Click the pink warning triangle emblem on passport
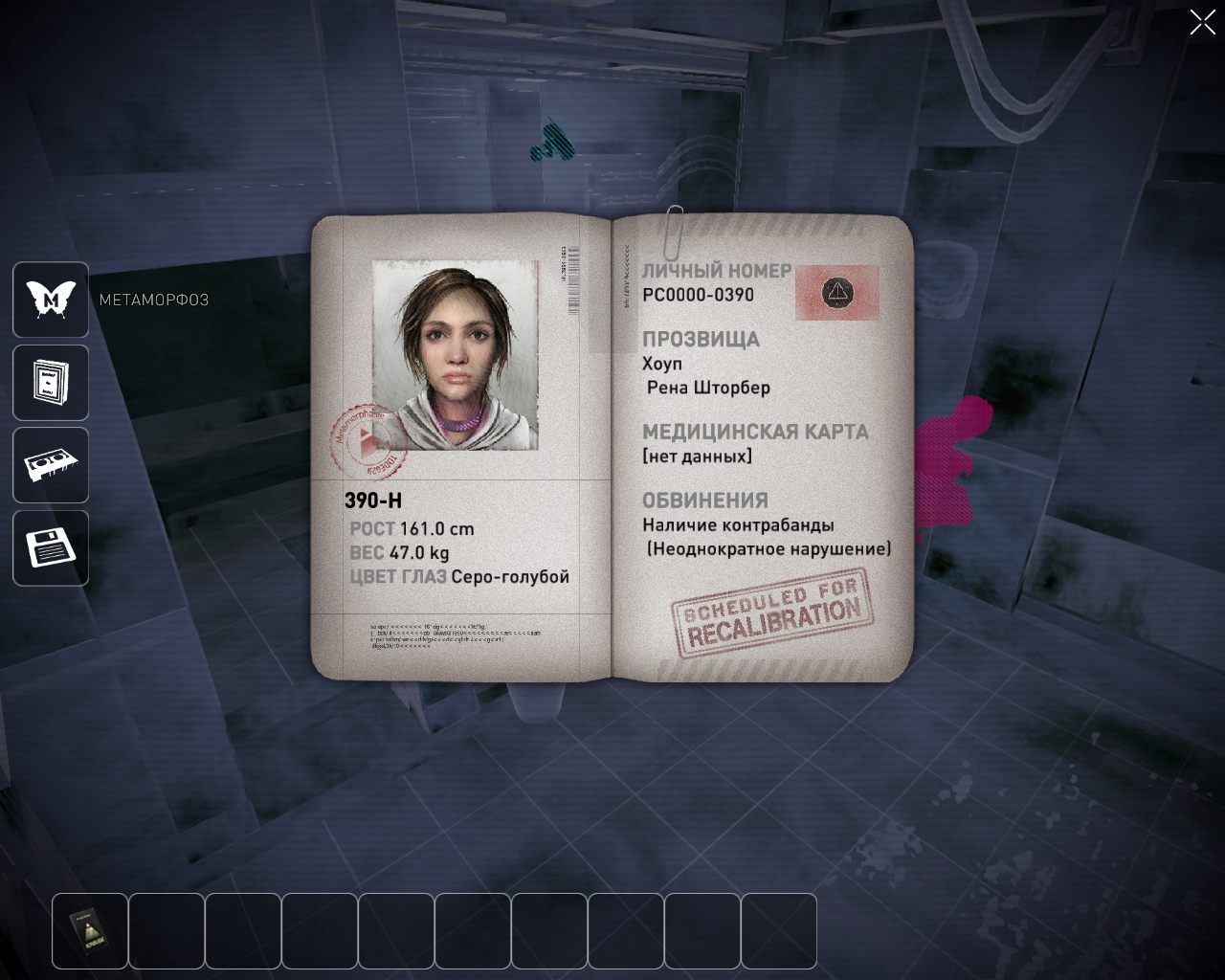Viewport: 1225px width, 980px height. tap(838, 293)
